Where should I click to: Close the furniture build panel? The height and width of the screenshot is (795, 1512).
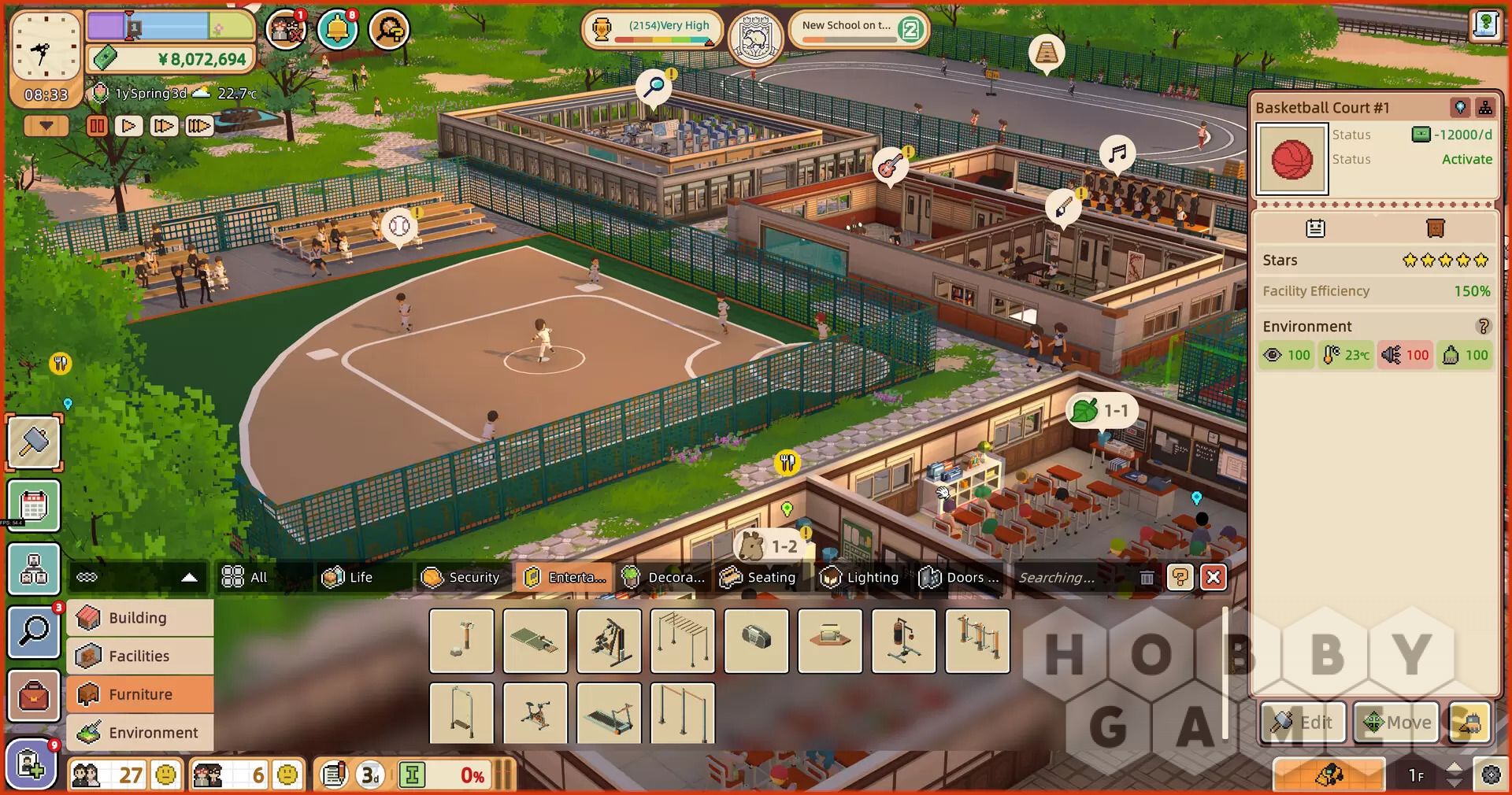pyautogui.click(x=1214, y=578)
